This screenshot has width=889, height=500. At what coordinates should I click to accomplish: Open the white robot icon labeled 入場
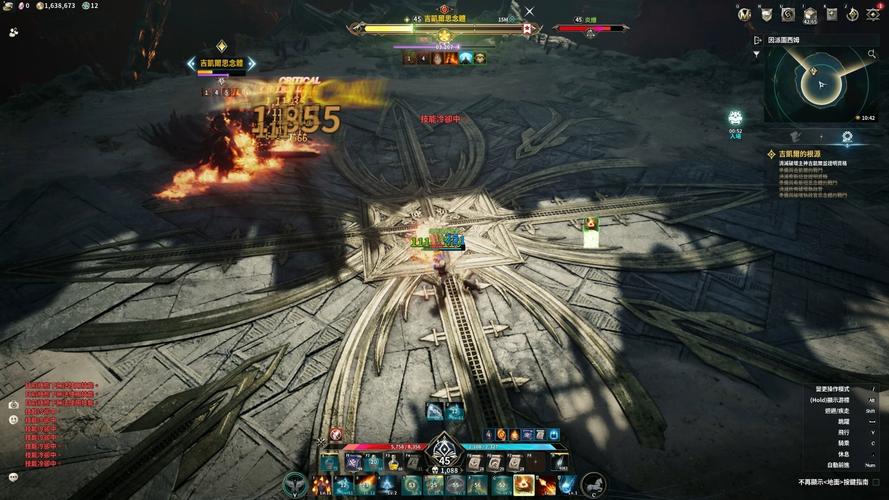coord(735,119)
